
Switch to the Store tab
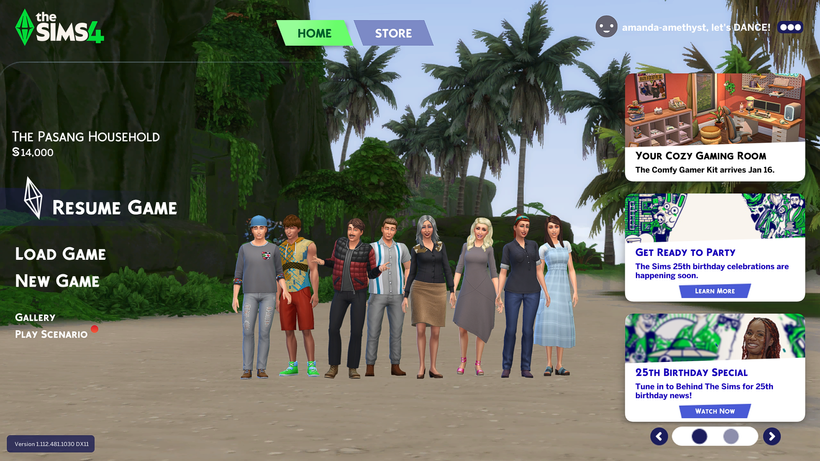coord(393,33)
